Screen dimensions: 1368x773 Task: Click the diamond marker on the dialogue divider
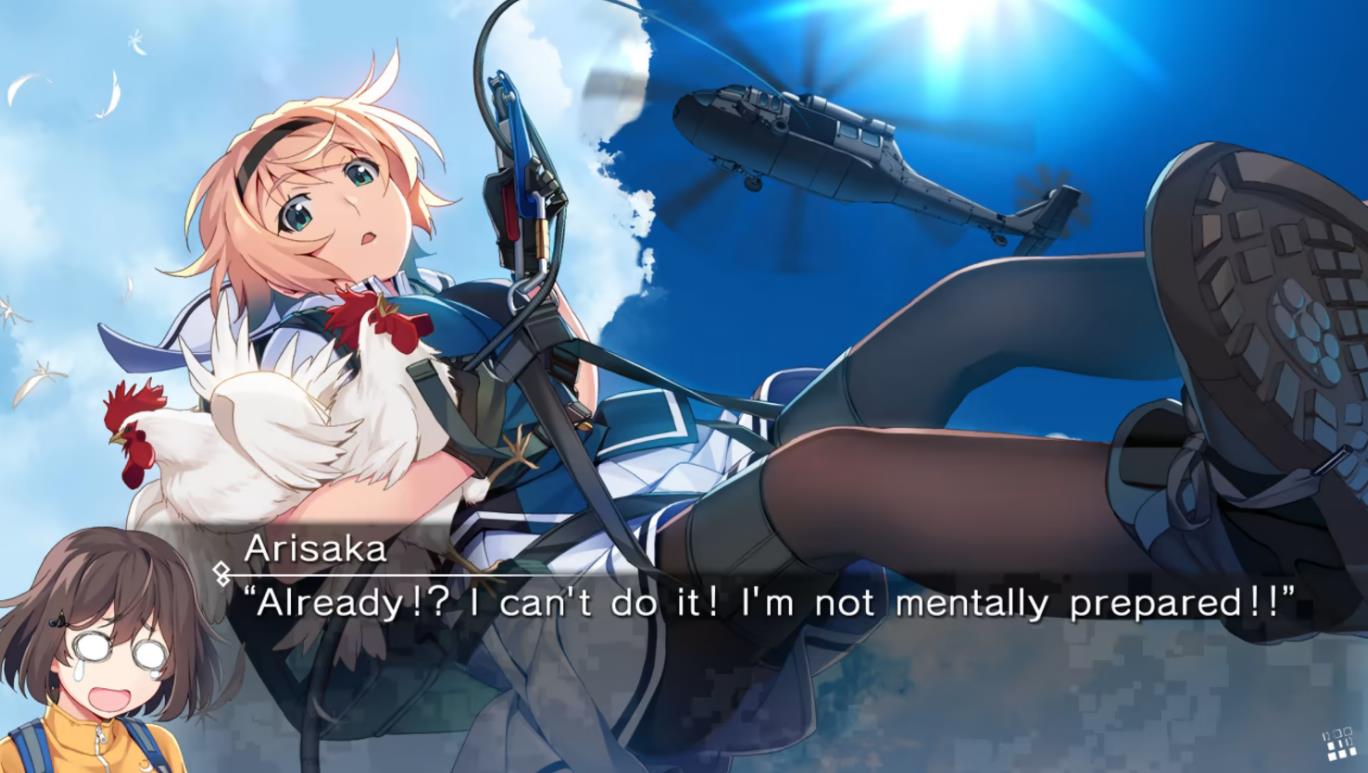pos(223,573)
